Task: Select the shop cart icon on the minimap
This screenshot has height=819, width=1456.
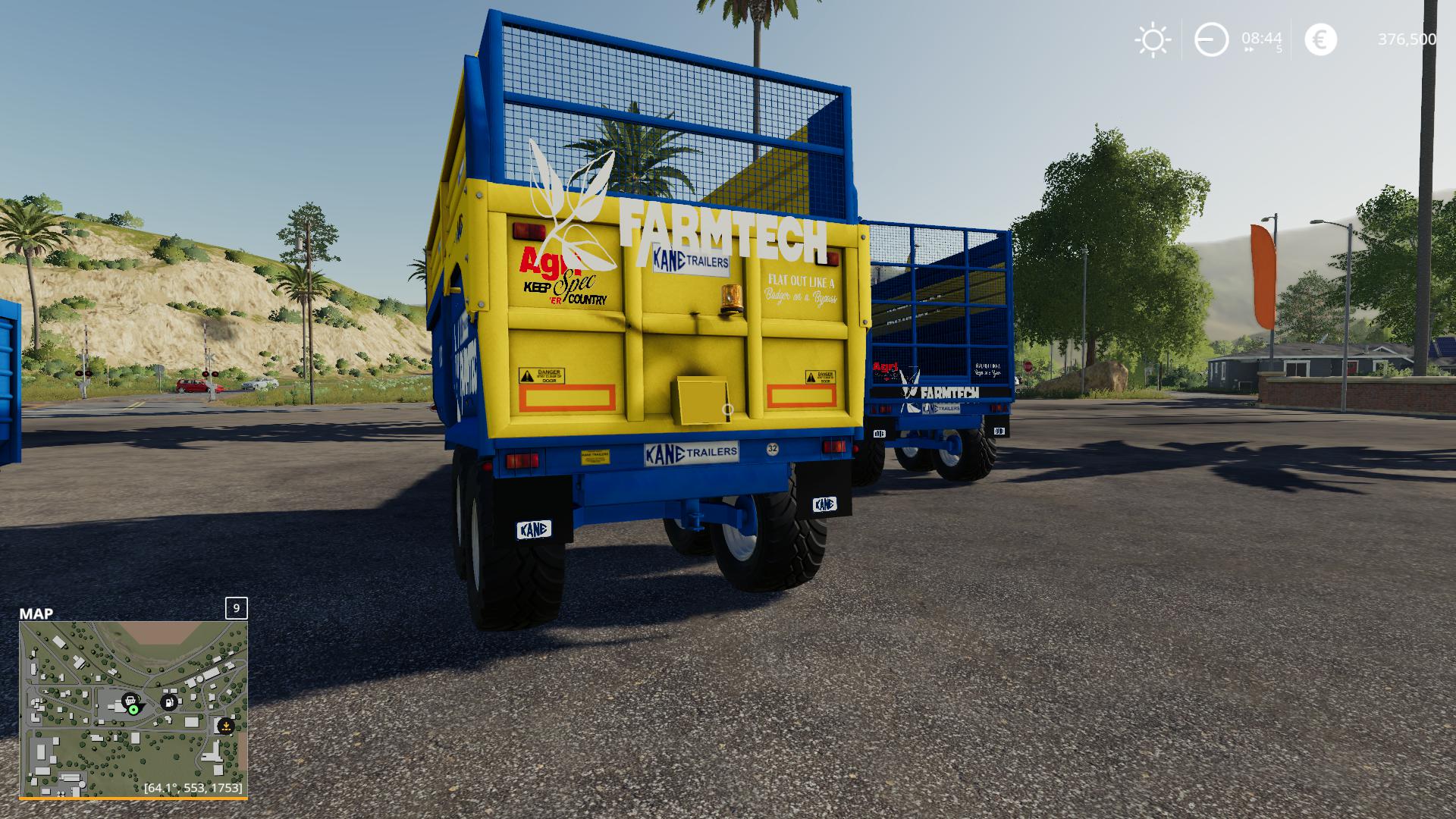Action: point(130,701)
